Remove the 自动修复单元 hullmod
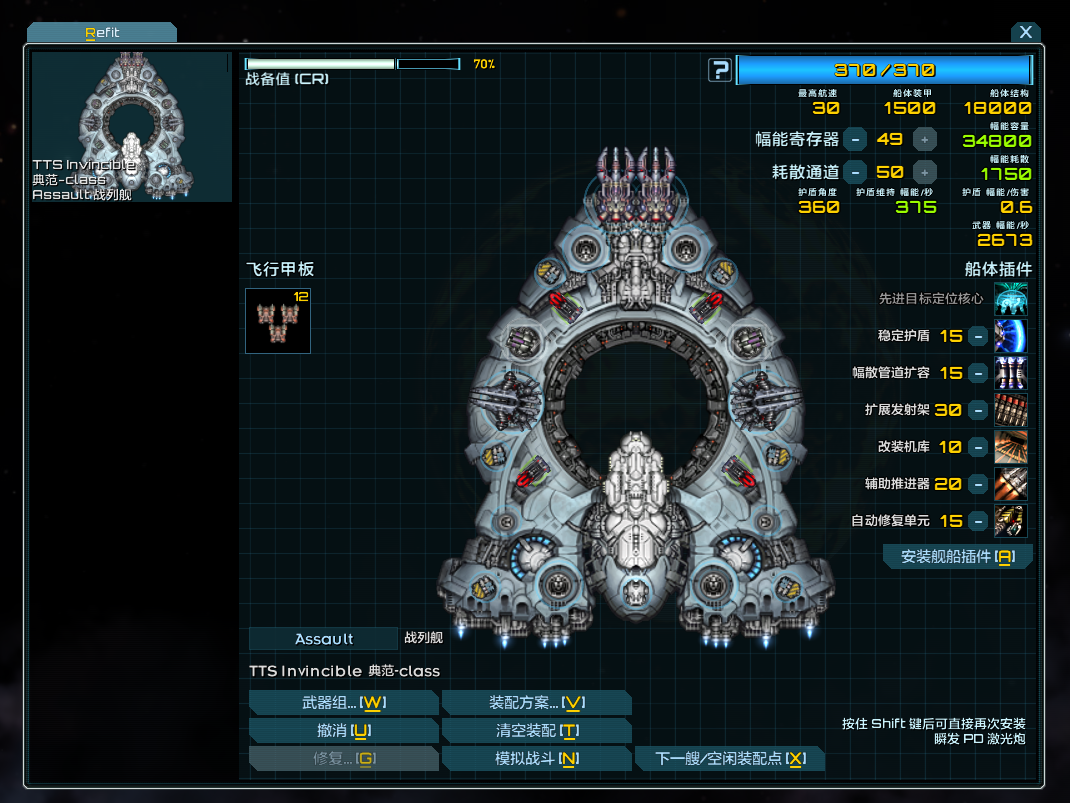Screen dimensions: 1070x803 pyautogui.click(x=978, y=521)
